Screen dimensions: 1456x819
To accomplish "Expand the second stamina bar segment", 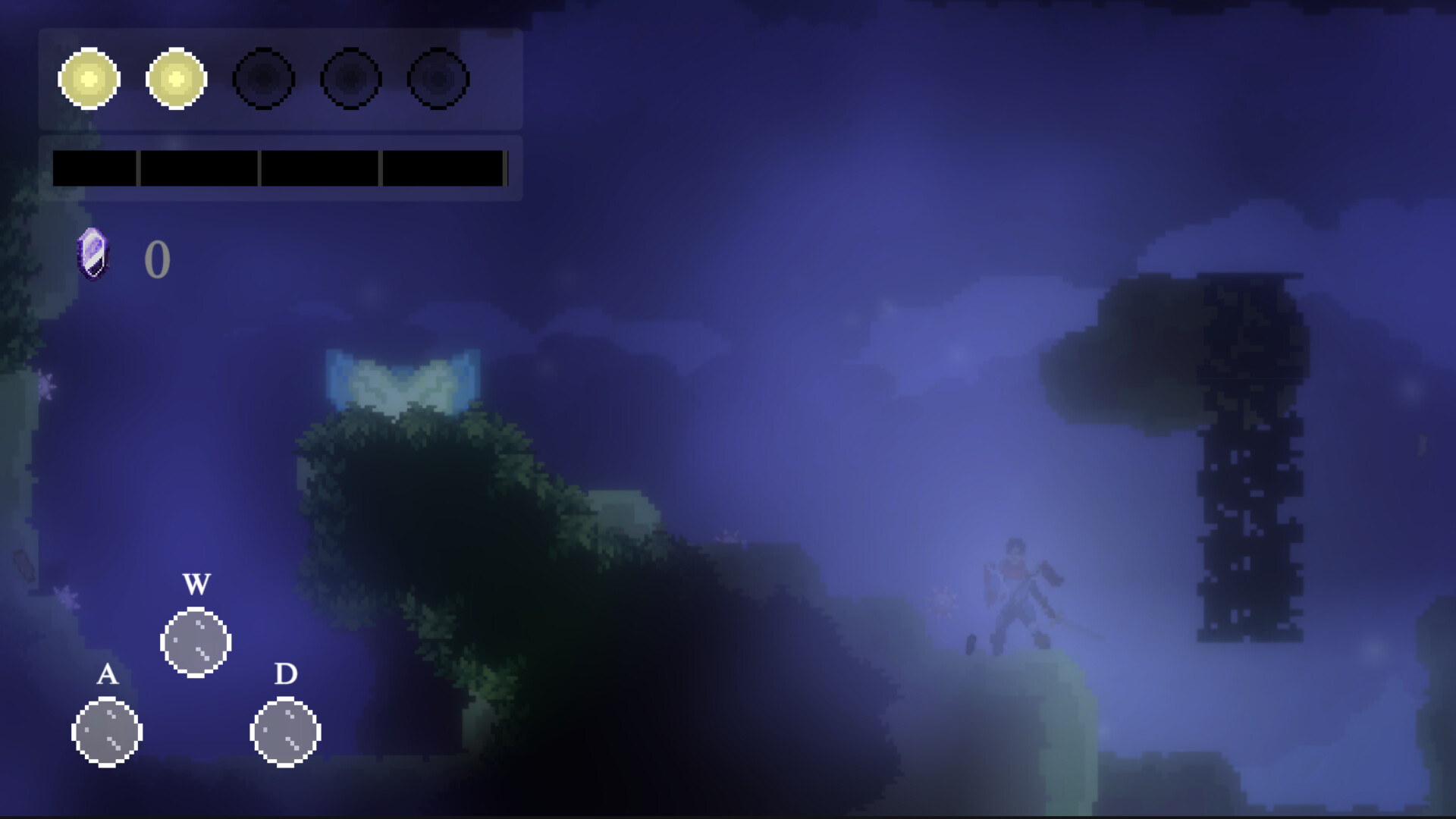I will [199, 168].
